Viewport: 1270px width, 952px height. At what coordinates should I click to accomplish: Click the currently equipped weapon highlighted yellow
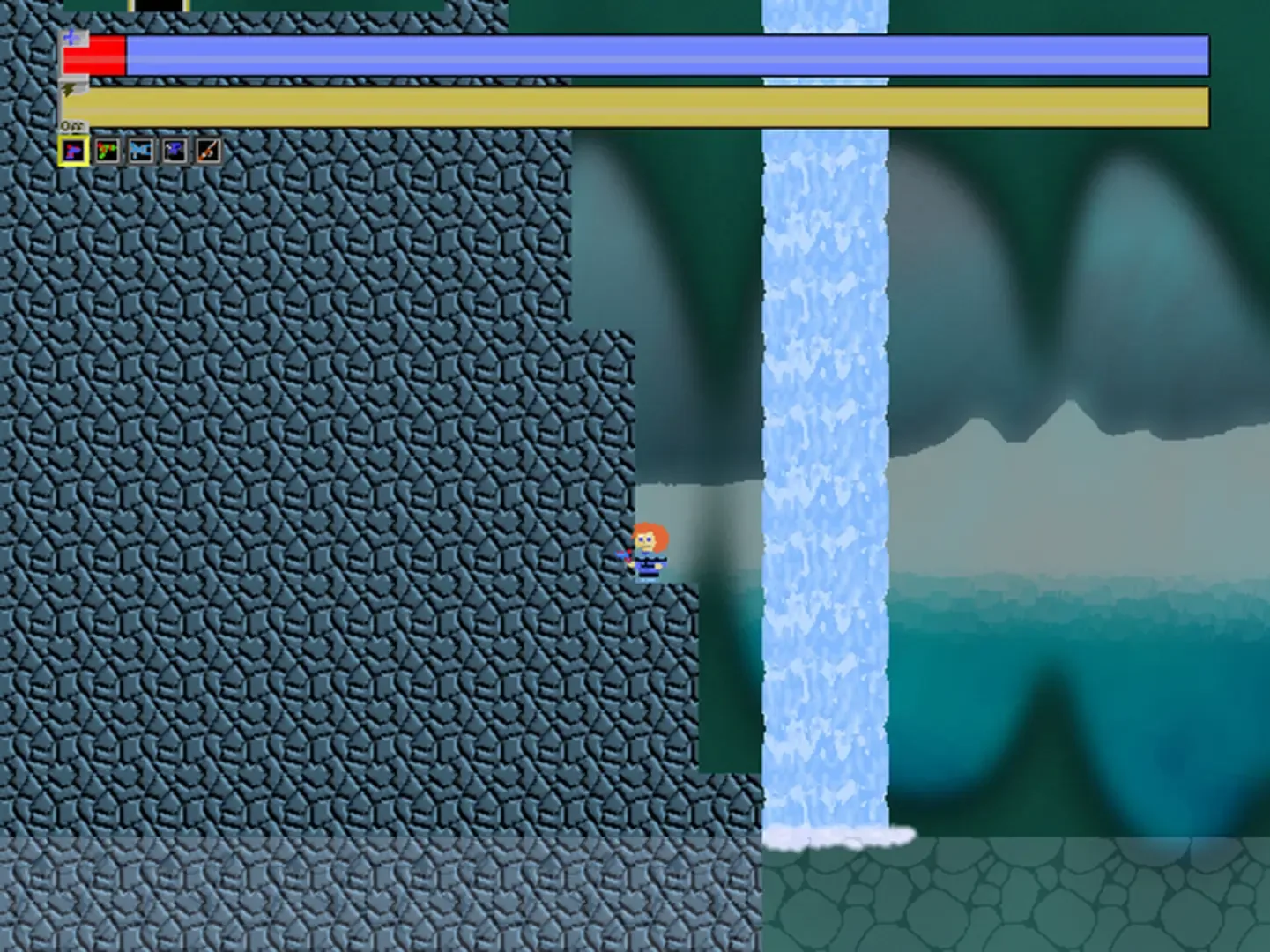(x=73, y=150)
